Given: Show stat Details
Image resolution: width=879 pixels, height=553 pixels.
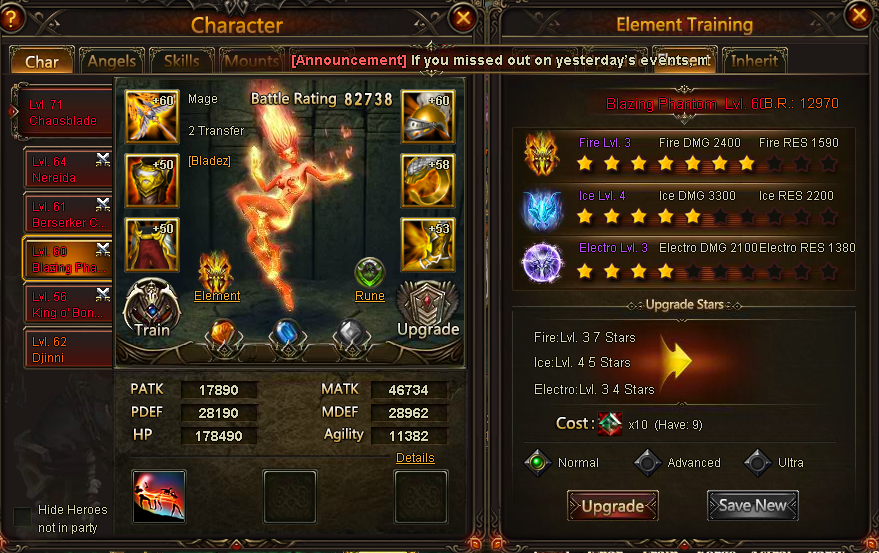Looking at the screenshot, I should click(x=415, y=457).
